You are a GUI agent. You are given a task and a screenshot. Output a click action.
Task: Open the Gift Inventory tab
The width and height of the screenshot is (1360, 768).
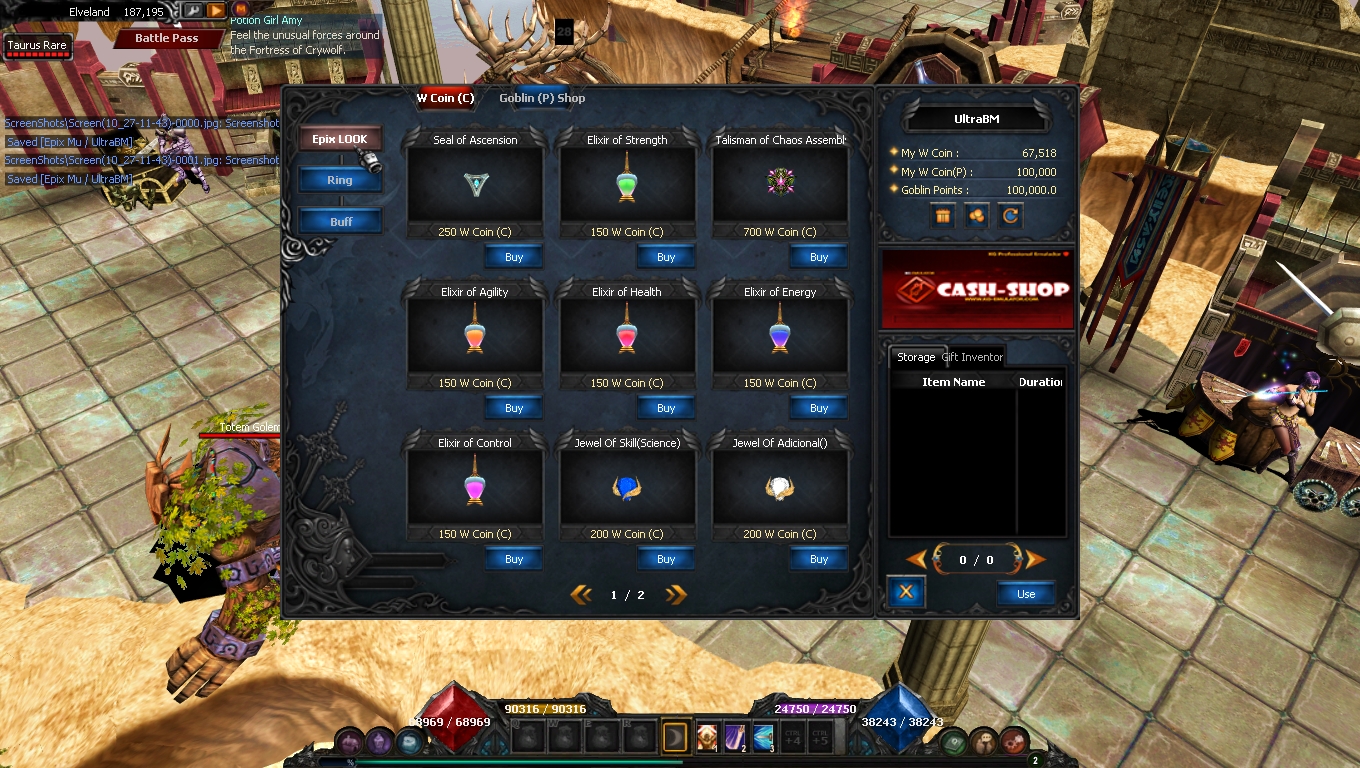click(972, 357)
